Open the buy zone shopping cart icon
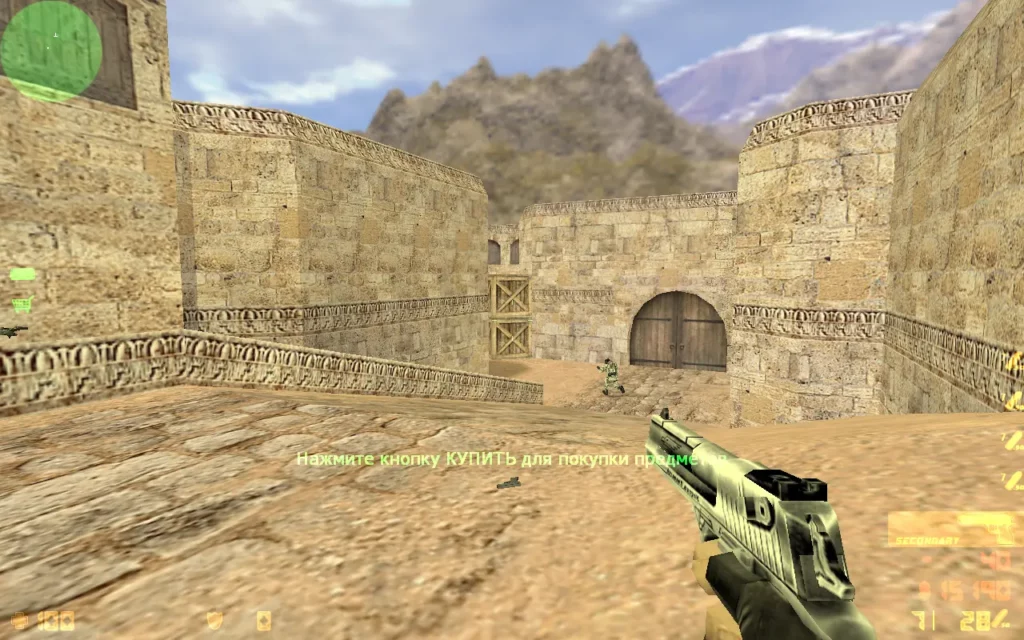Viewport: 1024px width, 640px height. click(x=21, y=303)
